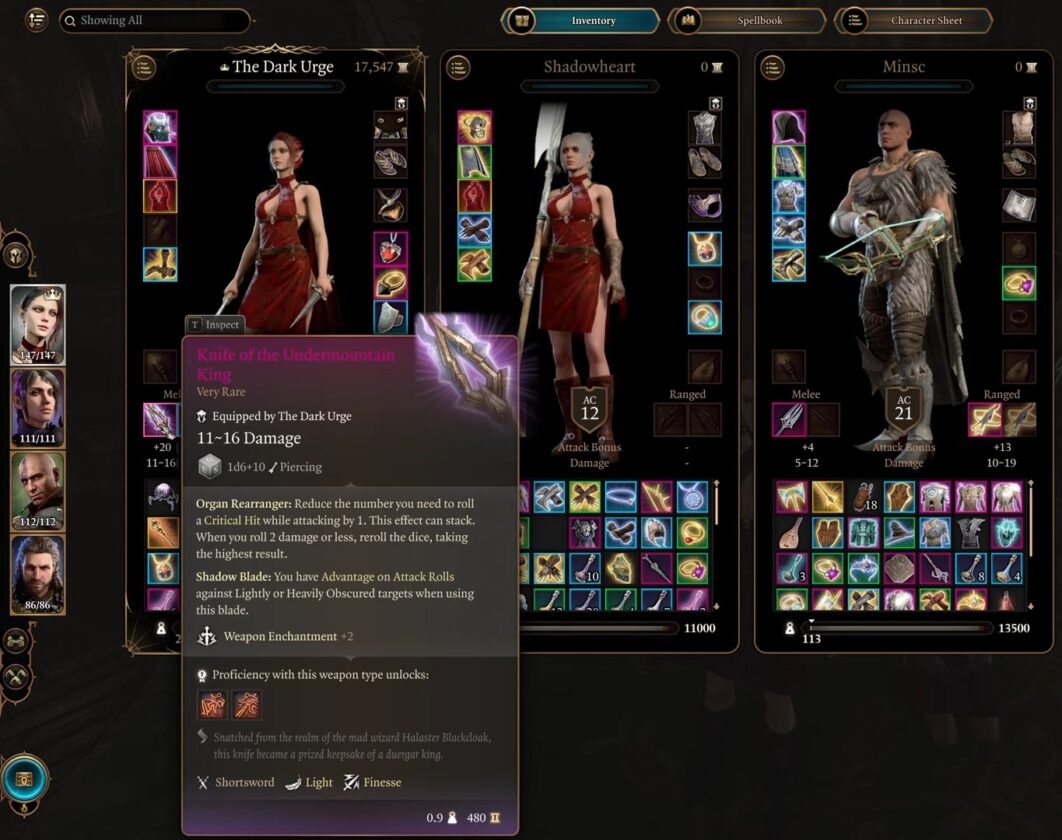Click the 'Showing All' search field
The height and width of the screenshot is (840, 1062).
point(154,20)
